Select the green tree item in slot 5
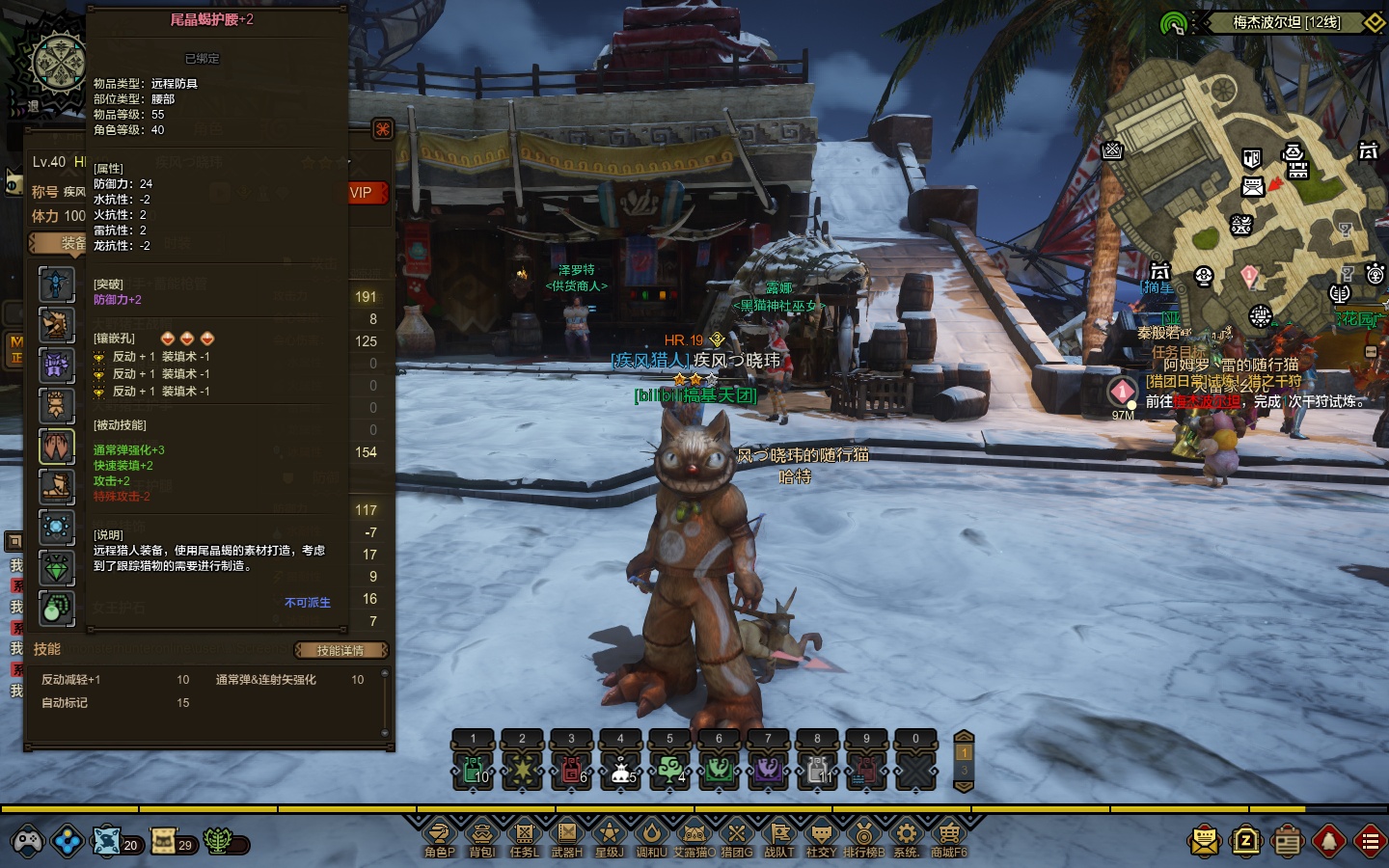The height and width of the screenshot is (868, 1389). (x=669, y=770)
